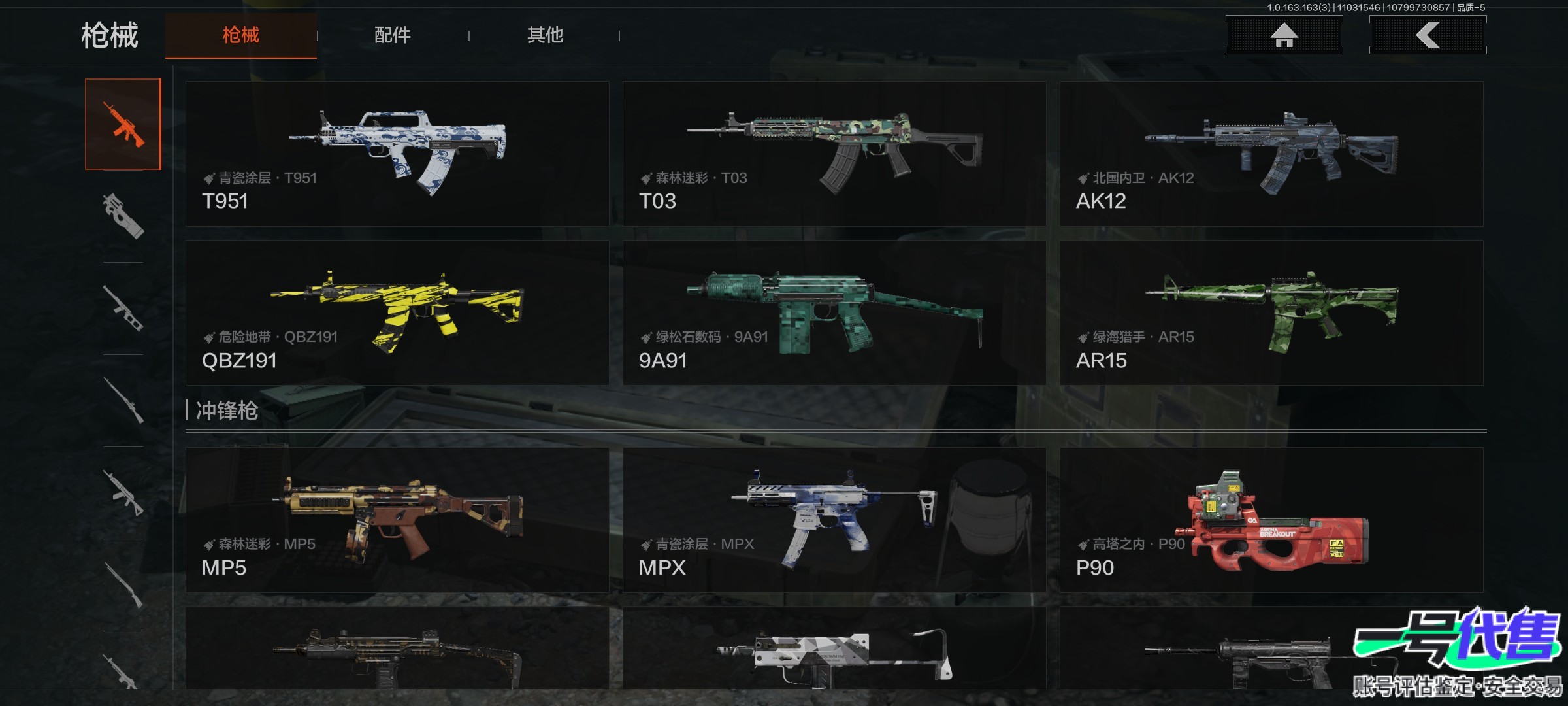Pick the 9A91 turquoise digital skin

tap(834, 312)
